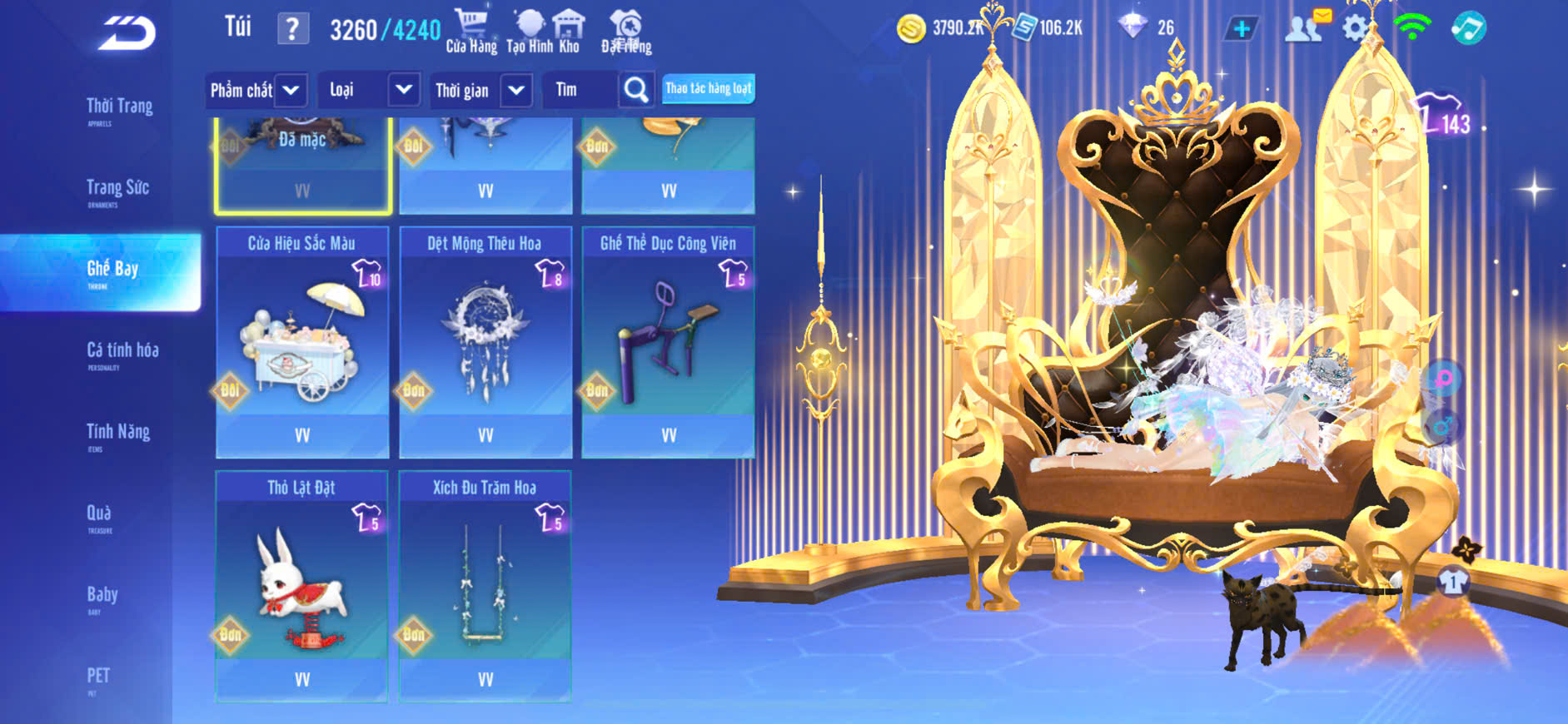Go back using the top-left arrow
The image size is (1568, 724).
tap(127, 33)
